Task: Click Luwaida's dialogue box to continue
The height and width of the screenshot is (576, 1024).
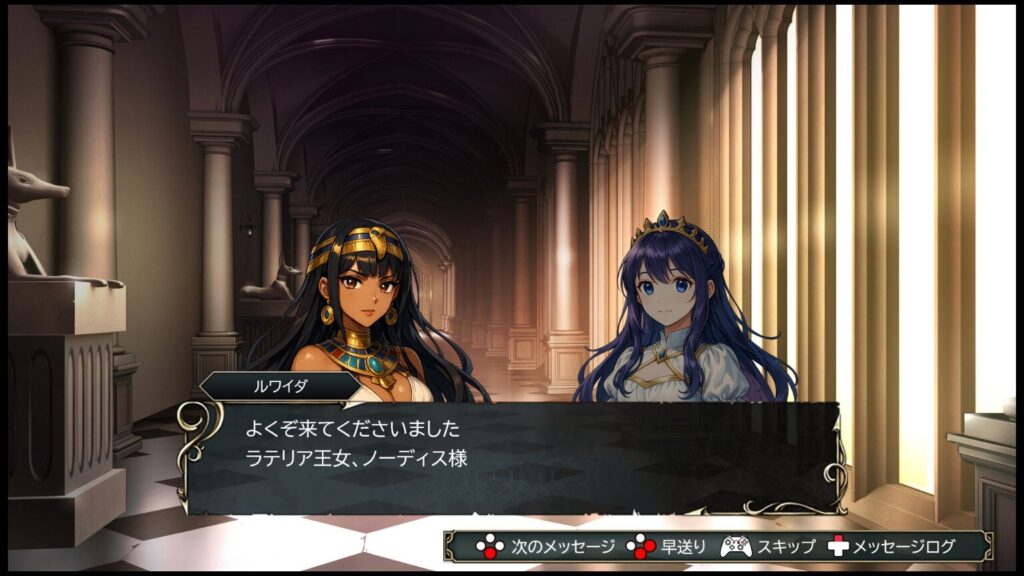Action: 510,457
